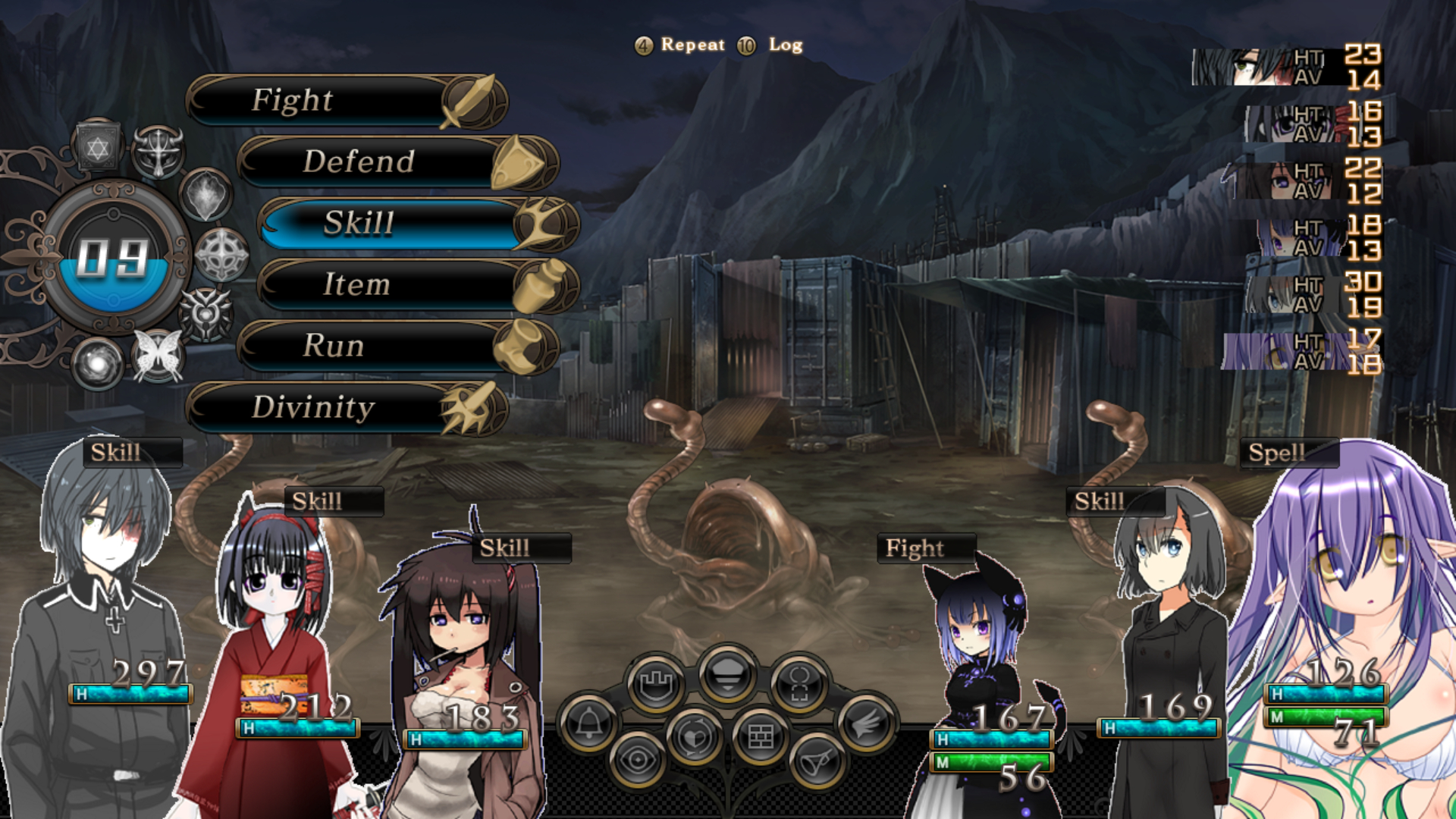
Task: Click the white butterfly icon
Action: [x=158, y=355]
